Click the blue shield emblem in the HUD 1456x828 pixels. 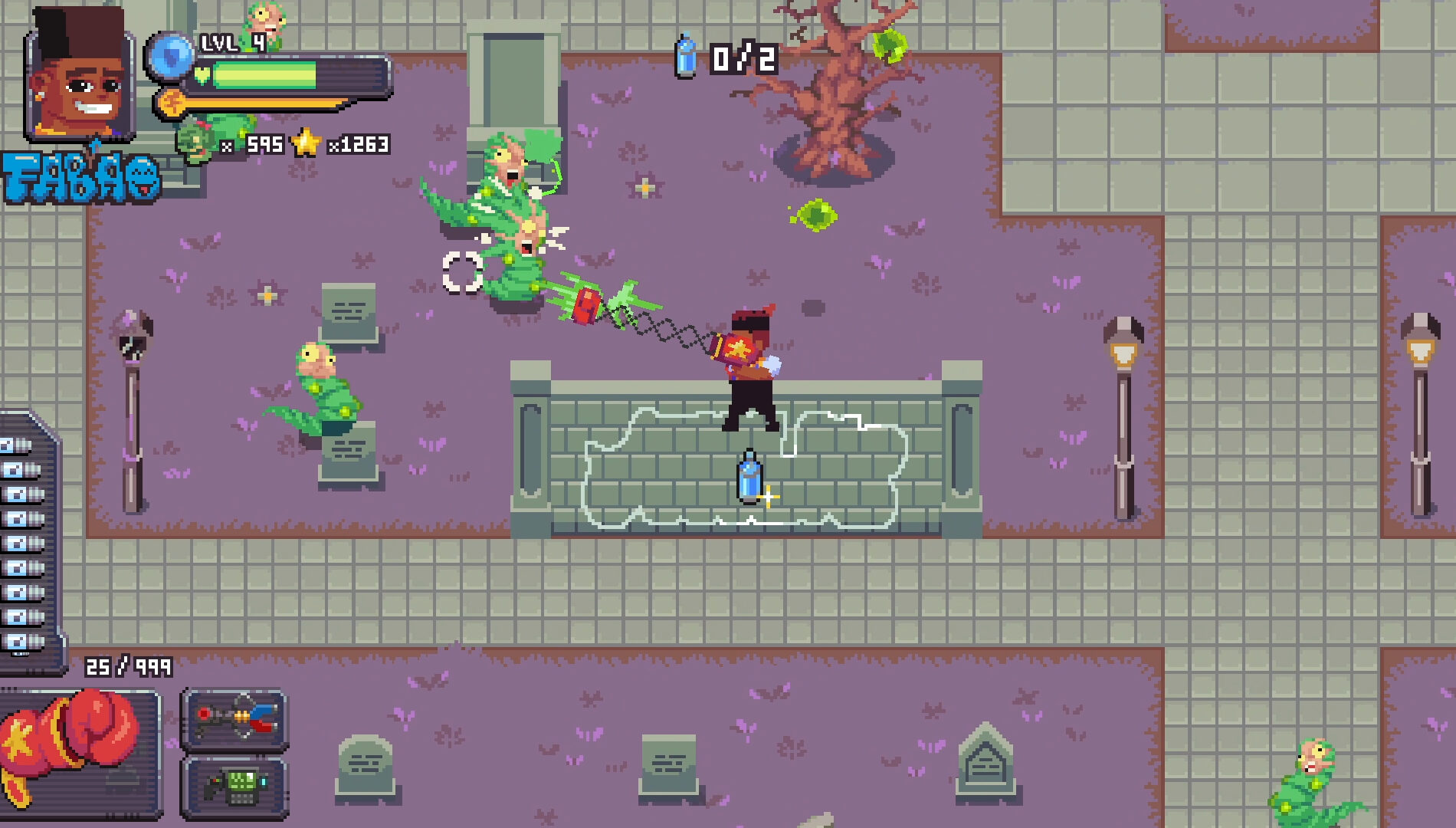pyautogui.click(x=170, y=58)
